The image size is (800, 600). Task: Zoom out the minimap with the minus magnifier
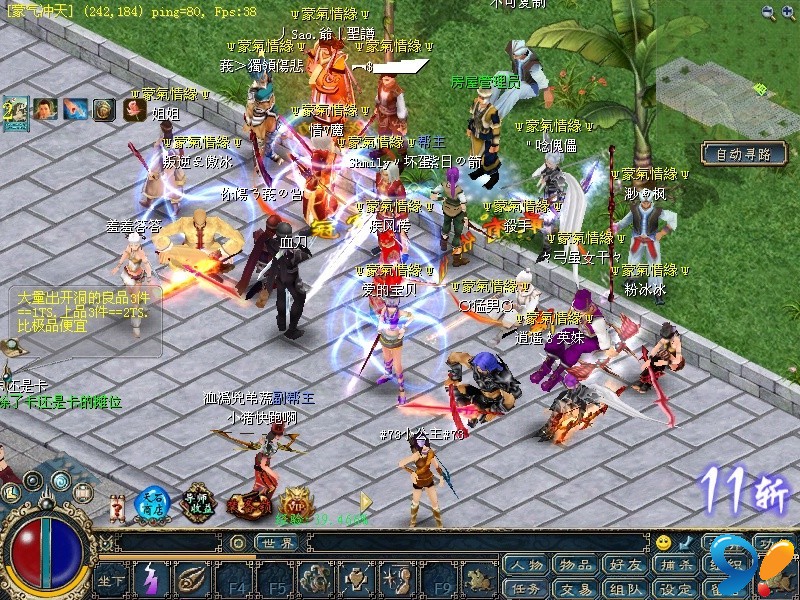tap(768, 12)
